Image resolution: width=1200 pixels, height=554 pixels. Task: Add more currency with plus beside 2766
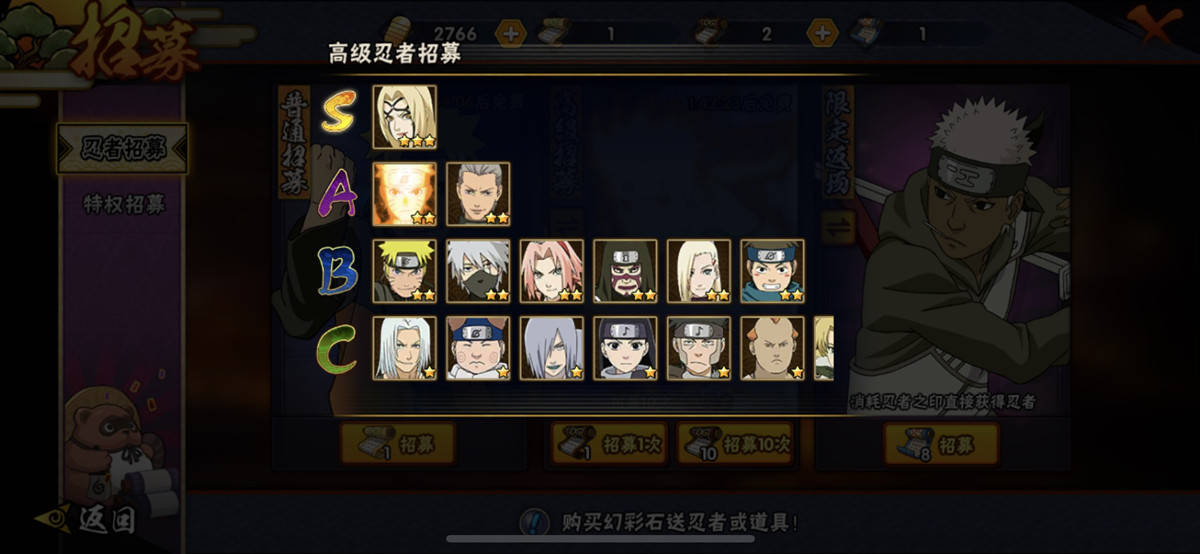pos(510,33)
